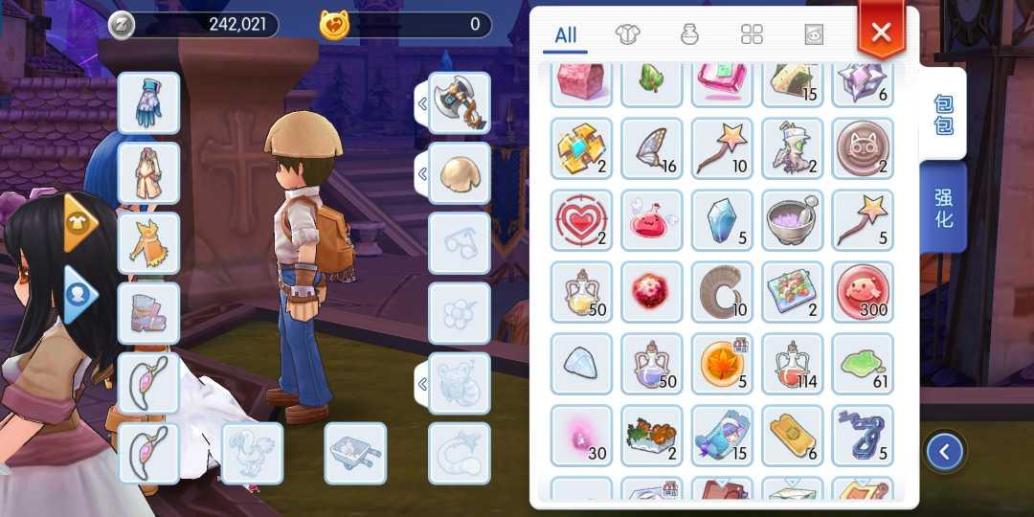Select the 包包 side tab
This screenshot has width=1034, height=517.
(x=943, y=114)
